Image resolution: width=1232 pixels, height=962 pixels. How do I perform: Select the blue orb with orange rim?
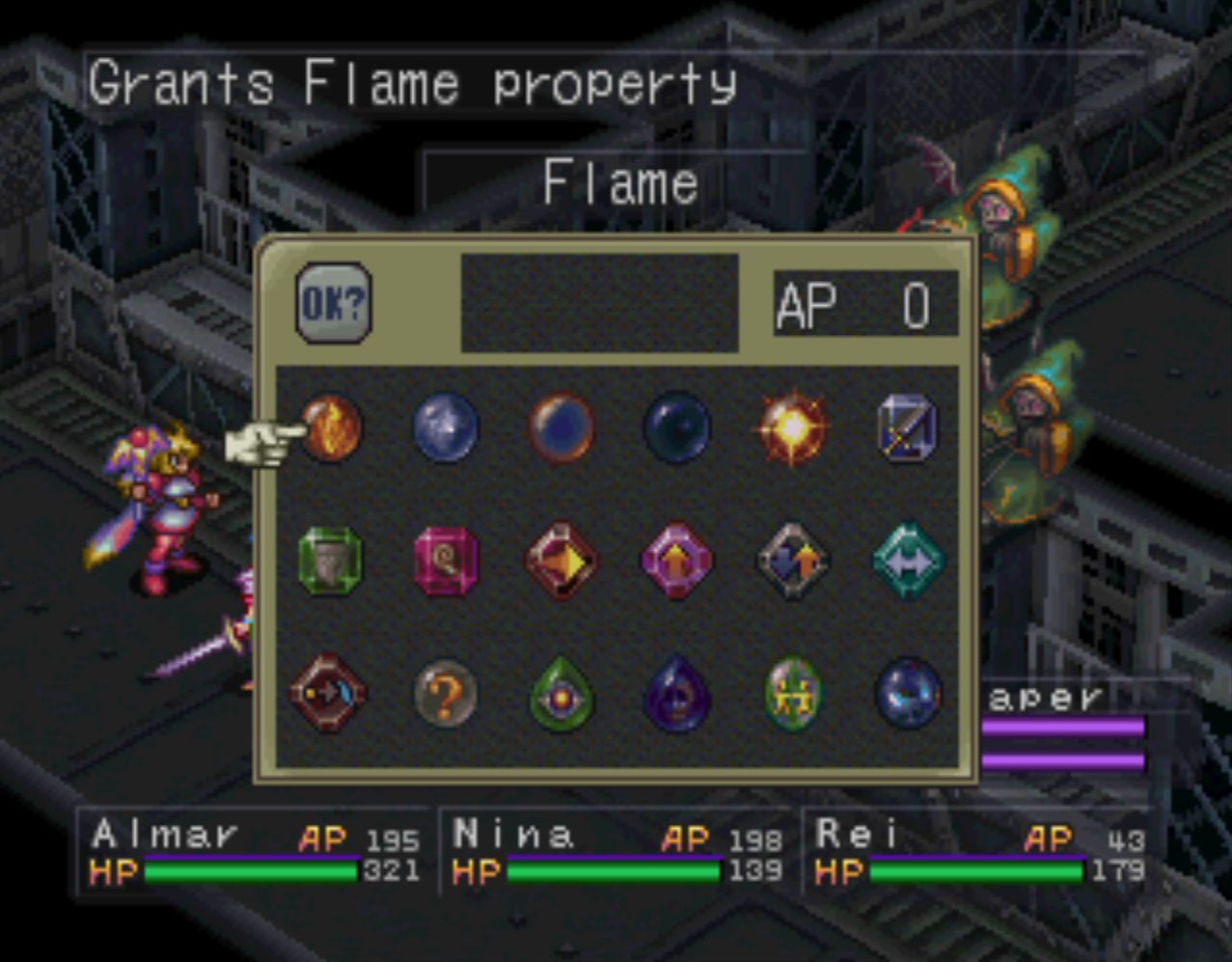click(x=561, y=427)
